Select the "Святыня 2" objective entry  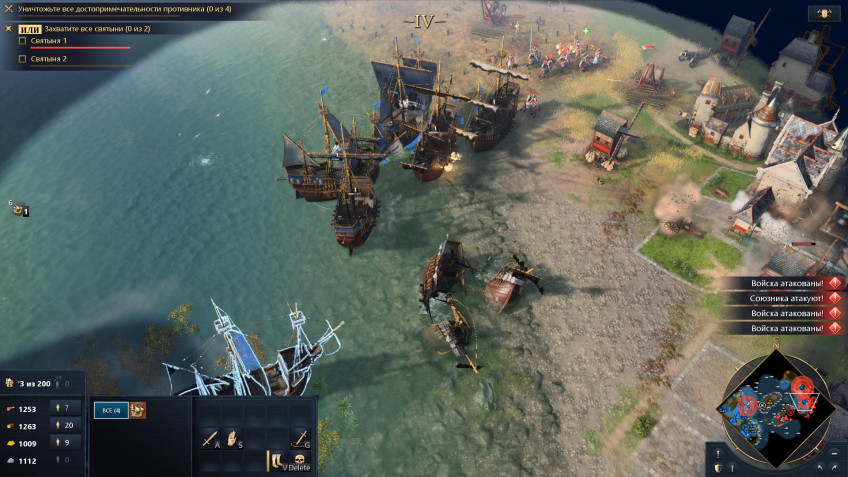tap(49, 59)
